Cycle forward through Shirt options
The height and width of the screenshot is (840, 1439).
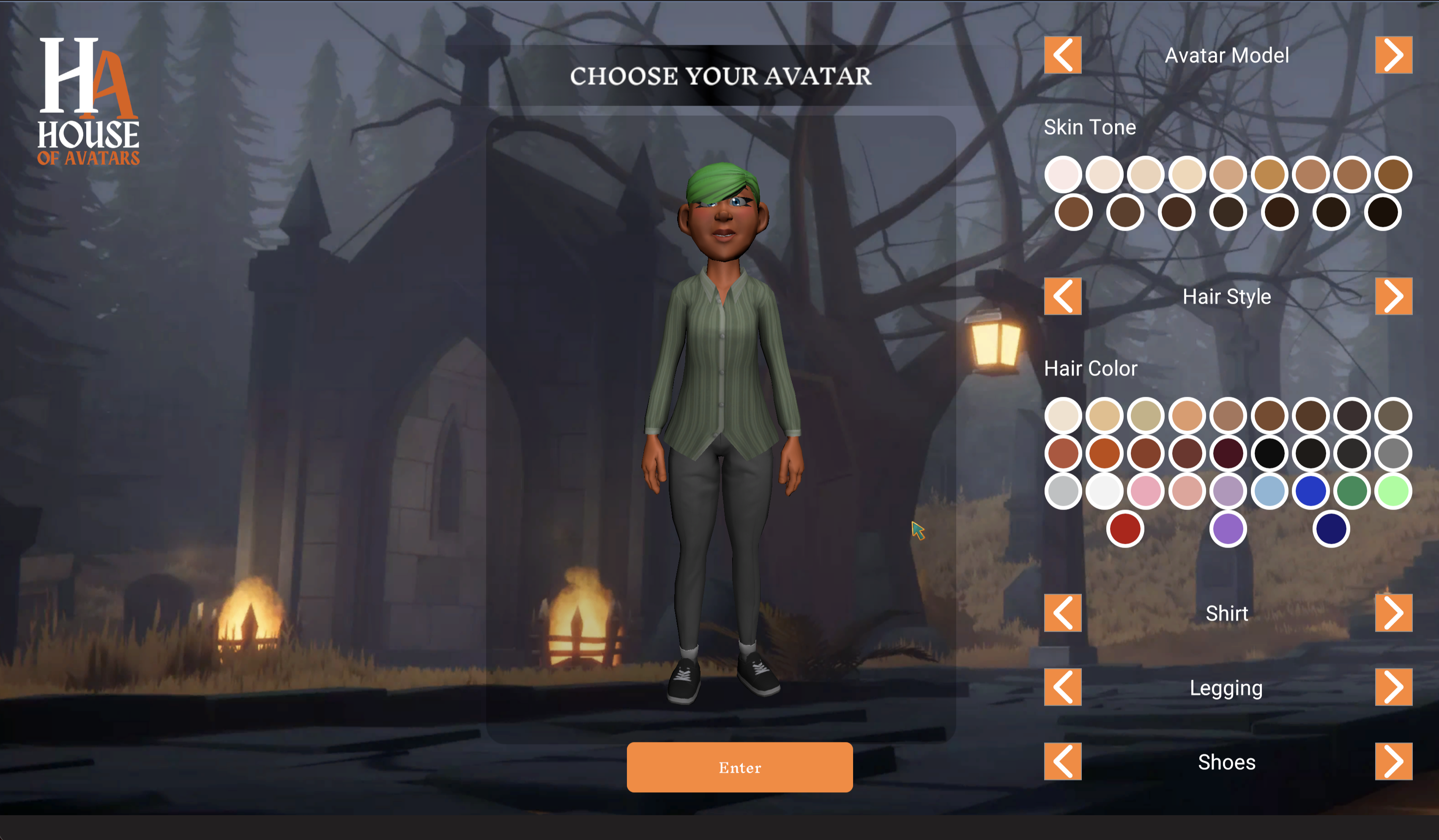pos(1394,613)
